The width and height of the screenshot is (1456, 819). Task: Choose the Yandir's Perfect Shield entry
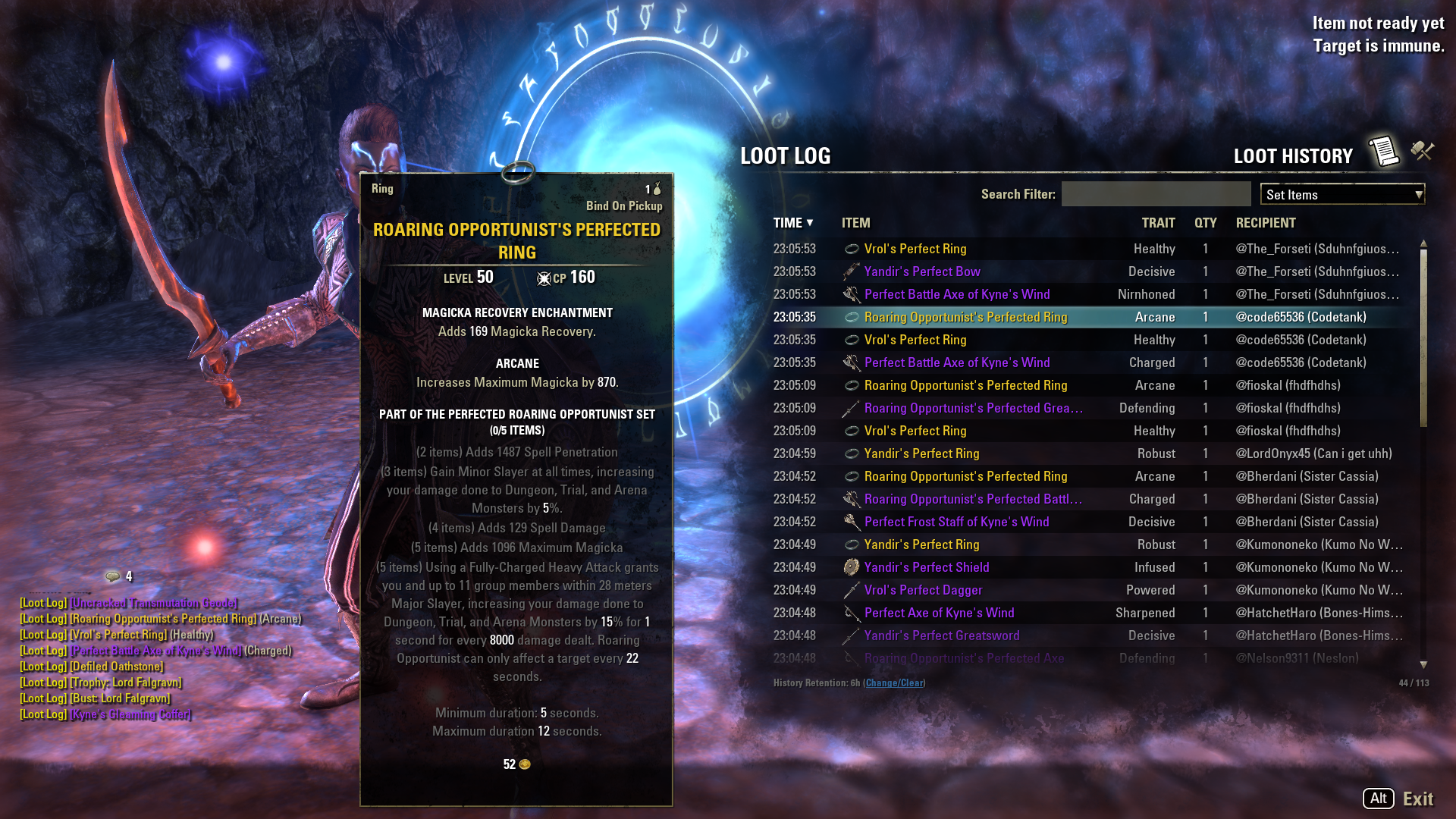926,567
